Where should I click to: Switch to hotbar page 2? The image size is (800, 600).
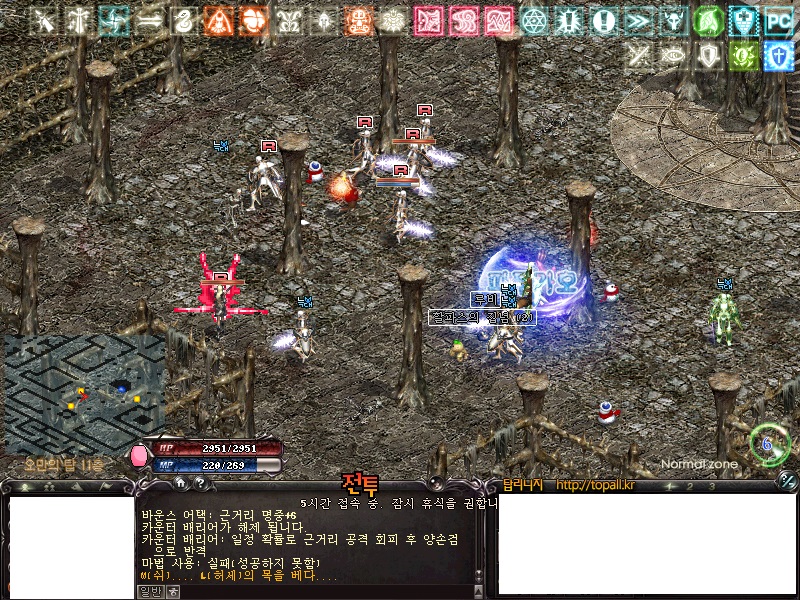pyautogui.click(x=688, y=486)
